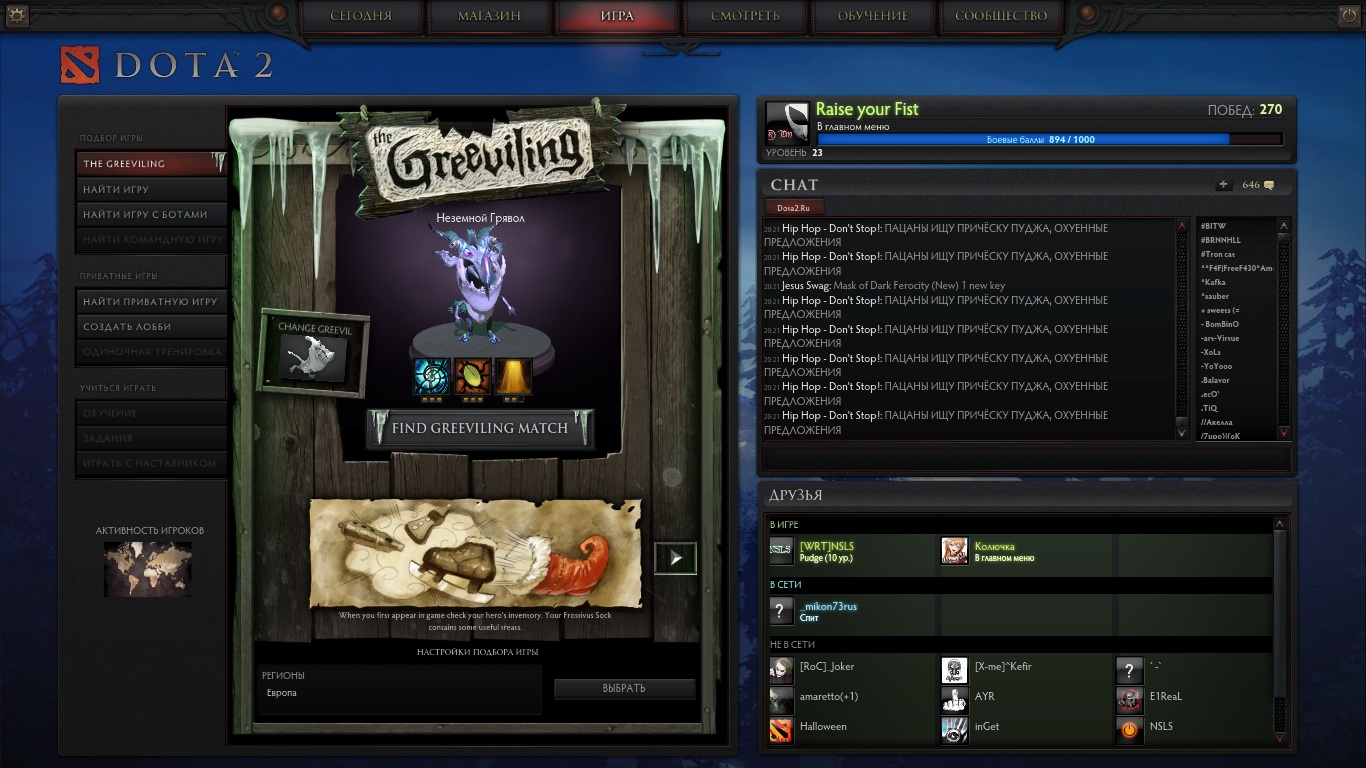Open Создать лобби menu entry

coord(151,326)
